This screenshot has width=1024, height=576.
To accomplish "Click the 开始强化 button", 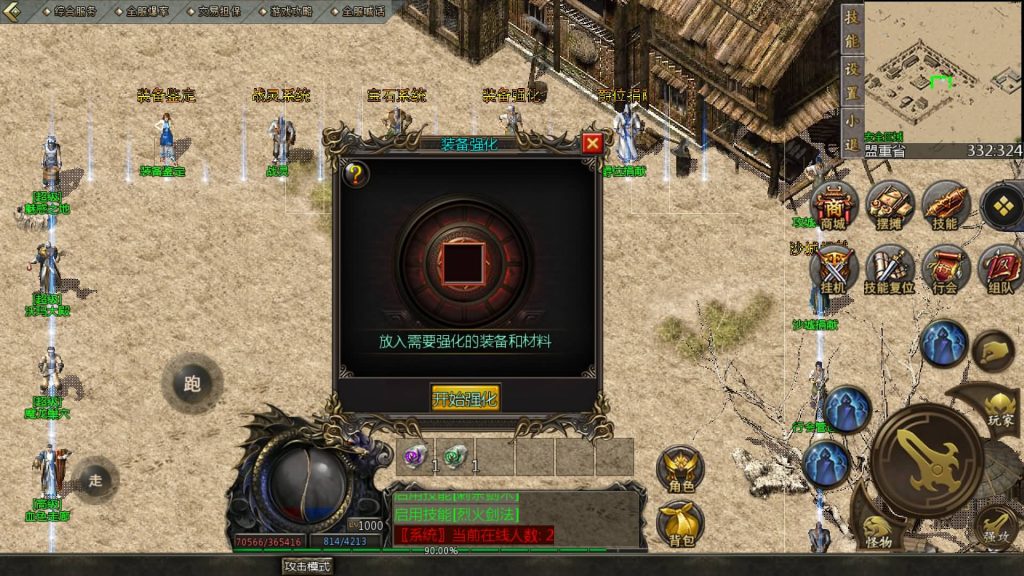I will (465, 399).
